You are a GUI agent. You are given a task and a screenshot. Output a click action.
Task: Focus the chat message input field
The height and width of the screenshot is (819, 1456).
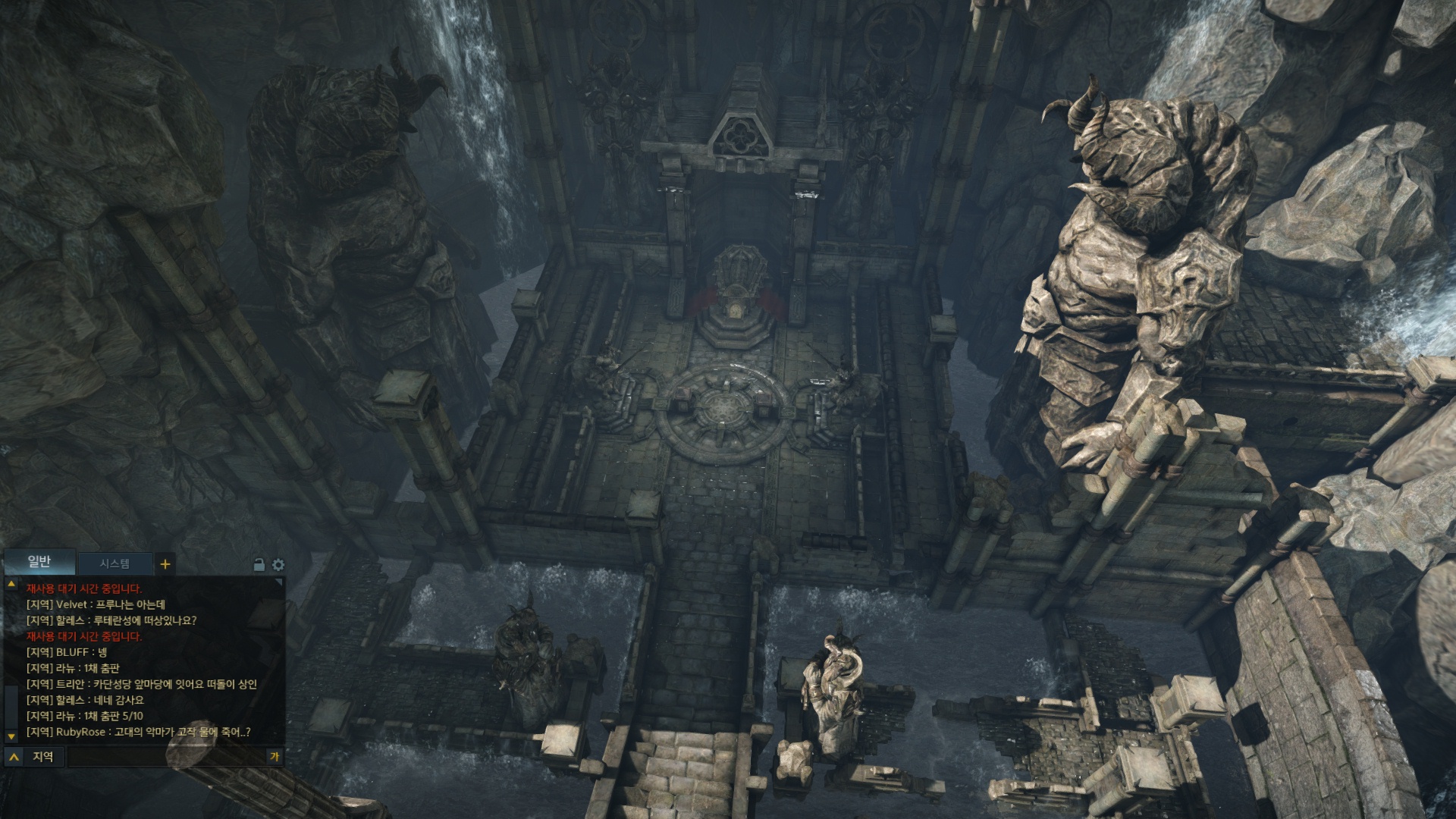(x=165, y=756)
